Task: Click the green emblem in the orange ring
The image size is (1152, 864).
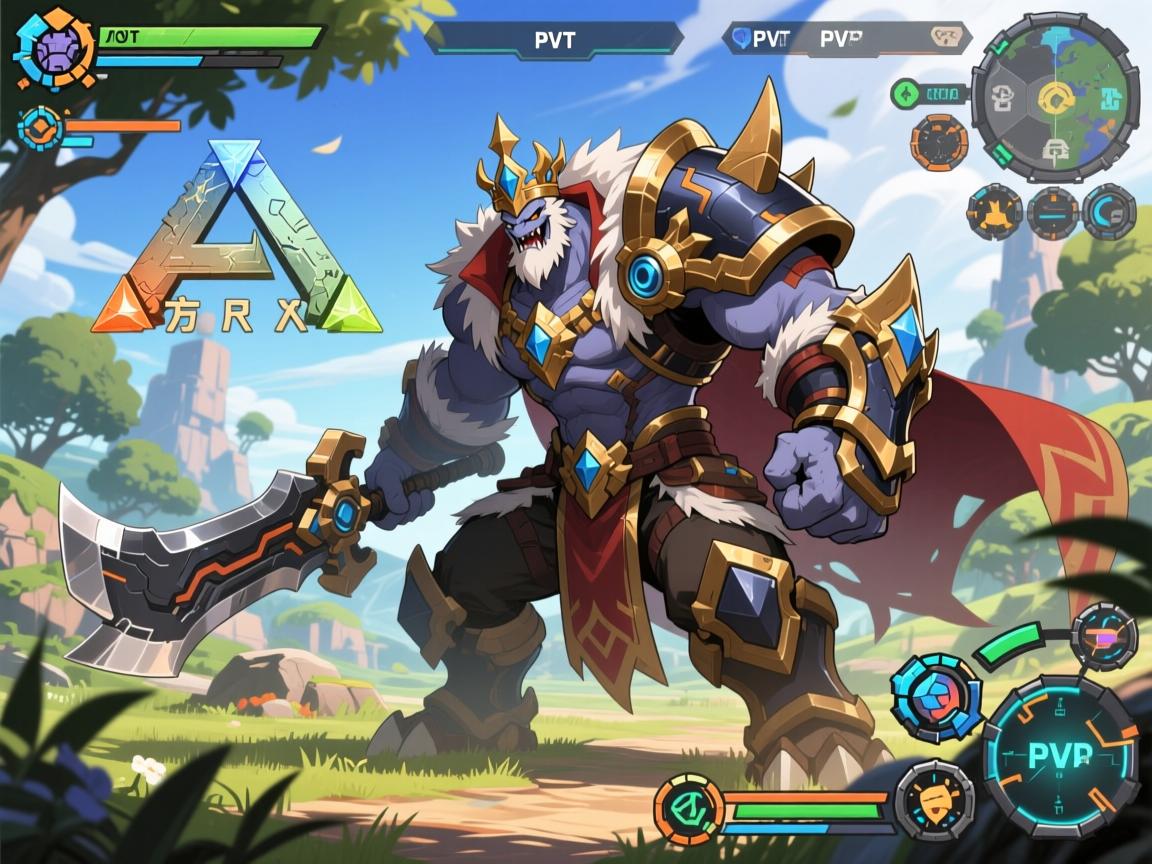Action: [x=688, y=807]
